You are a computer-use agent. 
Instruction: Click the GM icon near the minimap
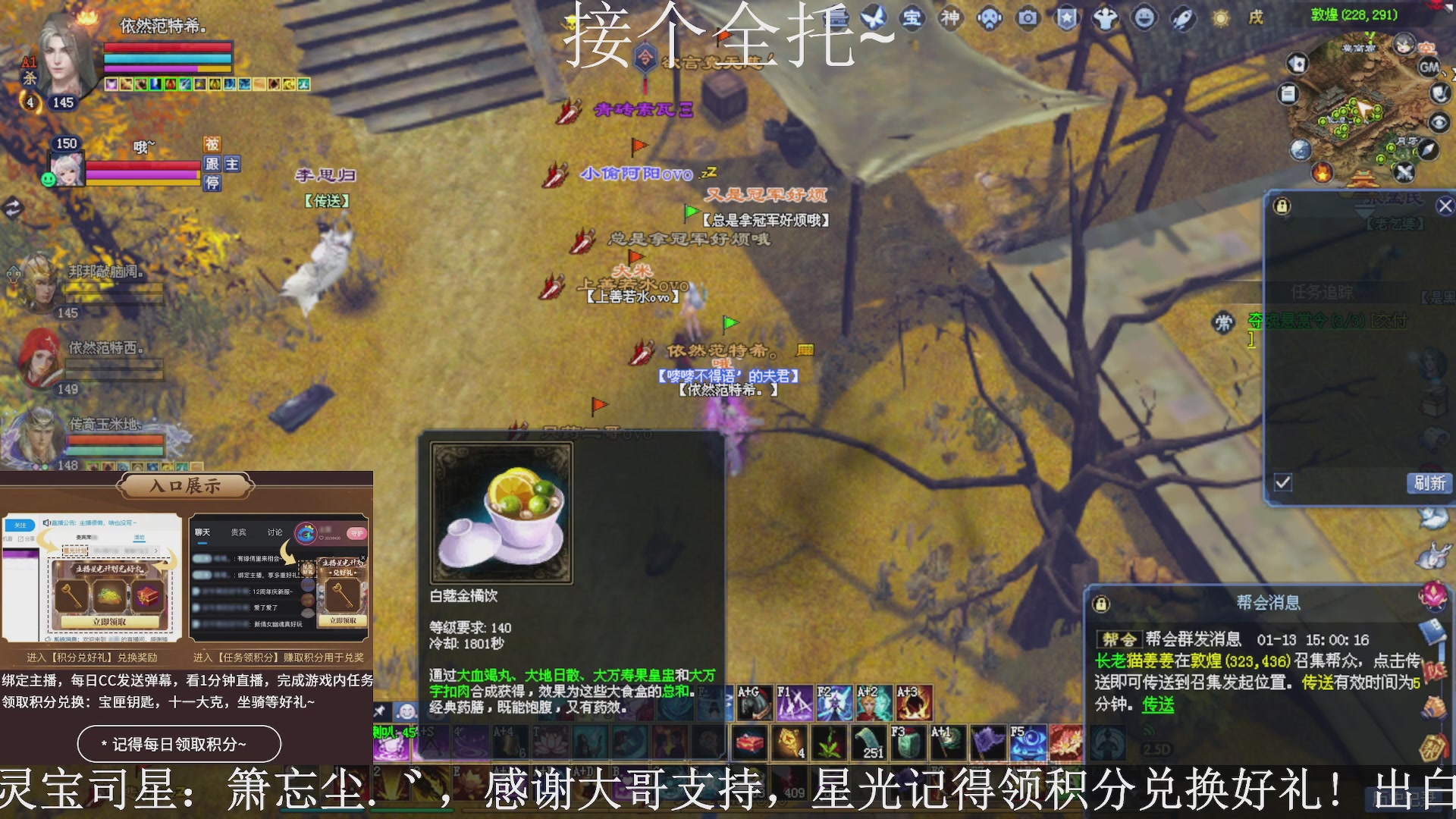tap(1429, 67)
